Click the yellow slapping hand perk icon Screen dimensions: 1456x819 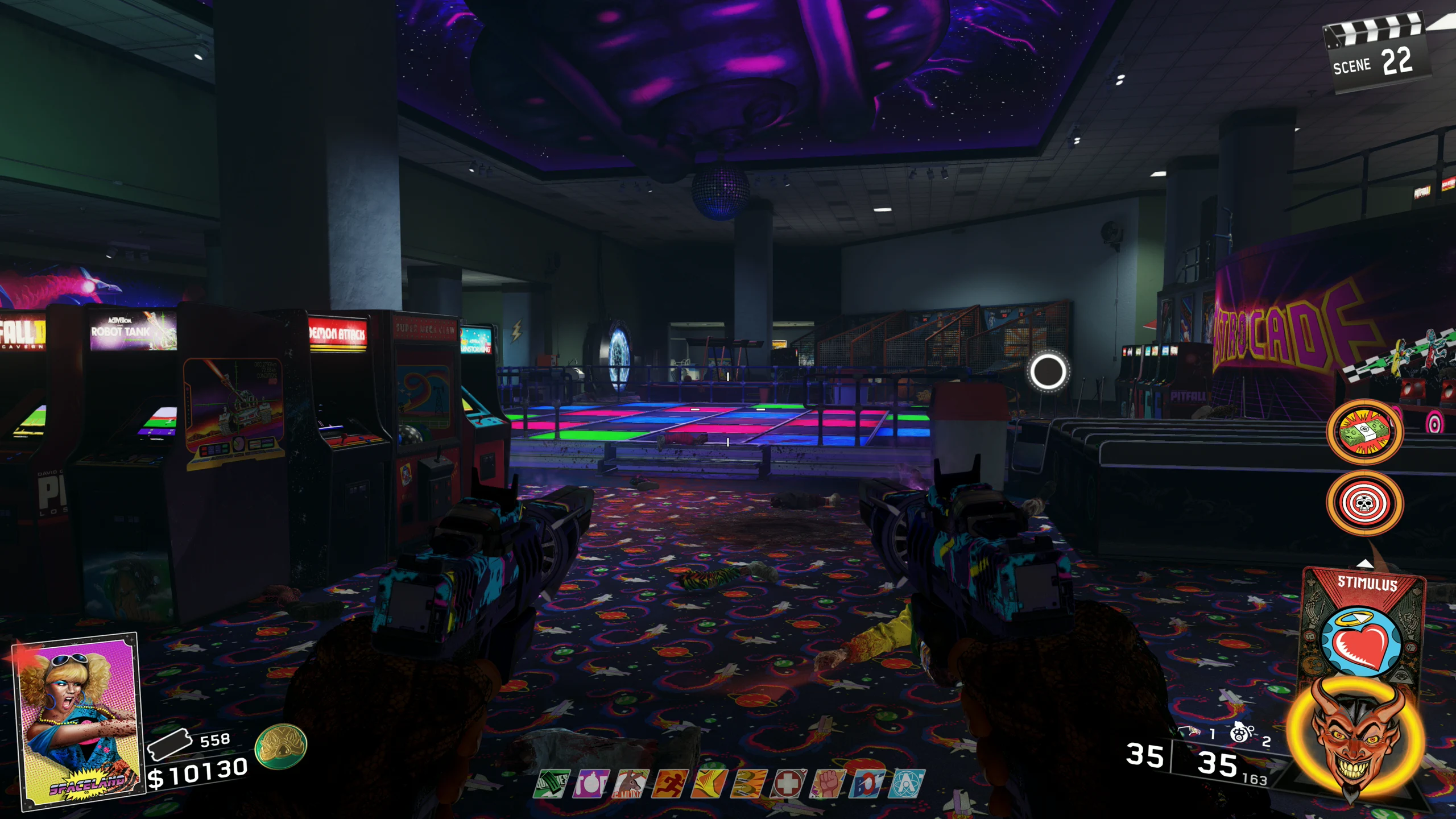709,784
